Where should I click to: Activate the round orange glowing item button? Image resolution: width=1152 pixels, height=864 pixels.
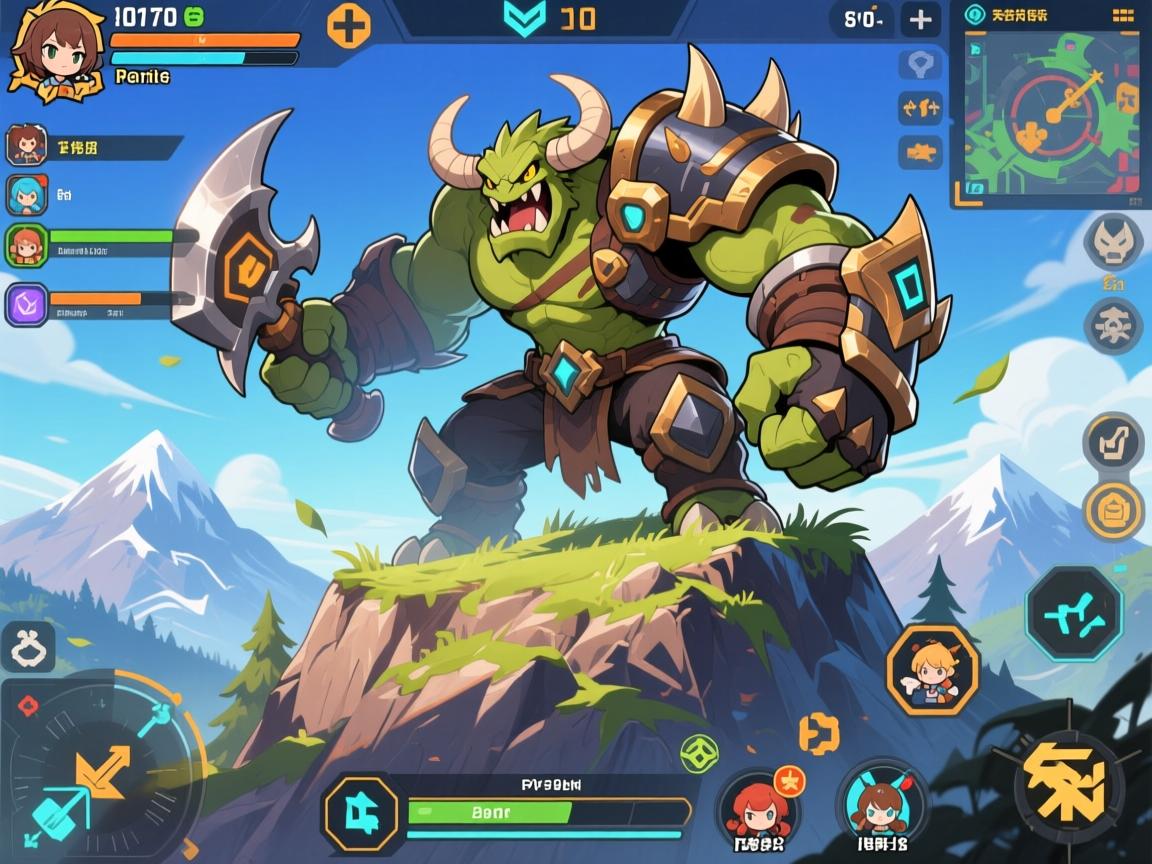[1113, 512]
